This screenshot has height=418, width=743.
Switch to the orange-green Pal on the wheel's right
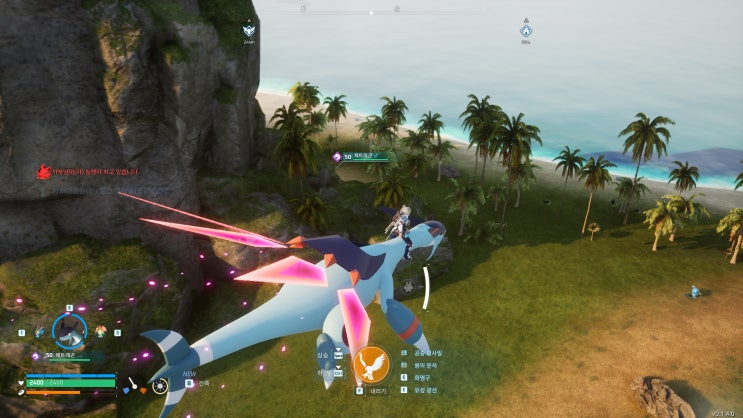(100, 331)
